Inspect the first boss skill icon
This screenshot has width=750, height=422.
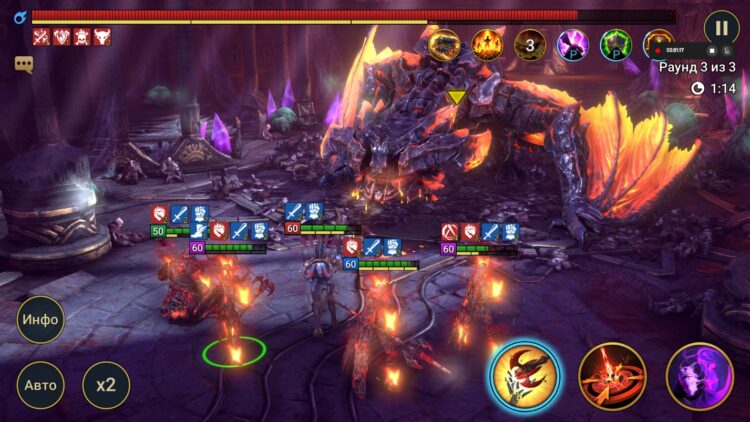[445, 44]
